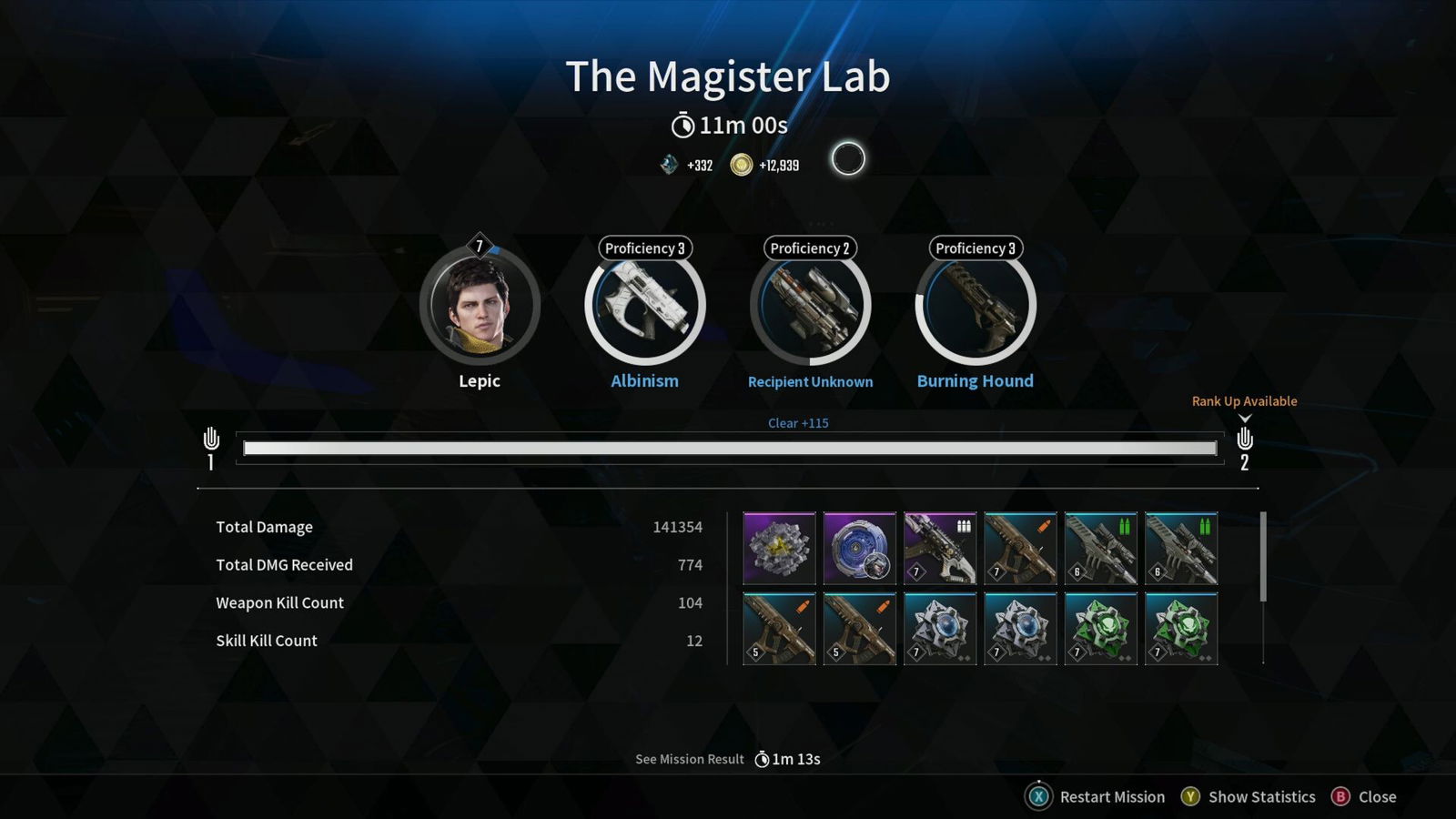Select the Albinism weapon icon
Image resolution: width=1456 pixels, height=819 pixels.
point(644,306)
